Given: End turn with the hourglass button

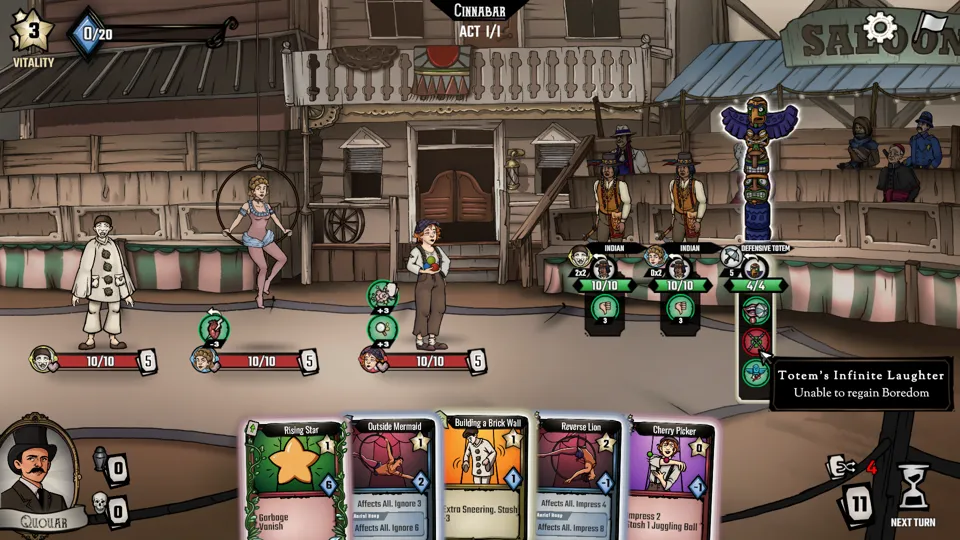Looking at the screenshot, I should [x=912, y=490].
